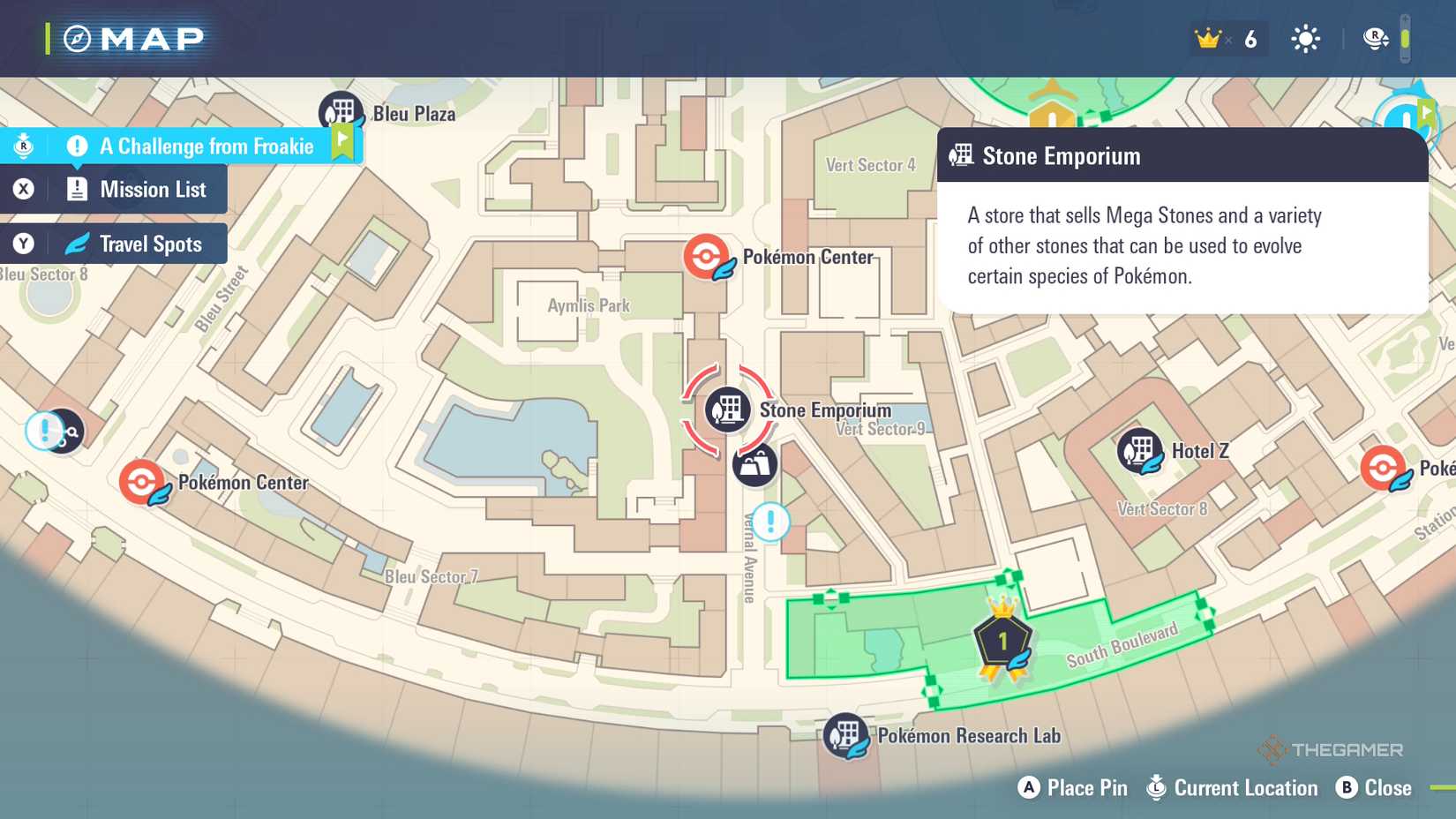Click the Bleu Plaza landmark icon
1456x819 pixels.
[341, 109]
